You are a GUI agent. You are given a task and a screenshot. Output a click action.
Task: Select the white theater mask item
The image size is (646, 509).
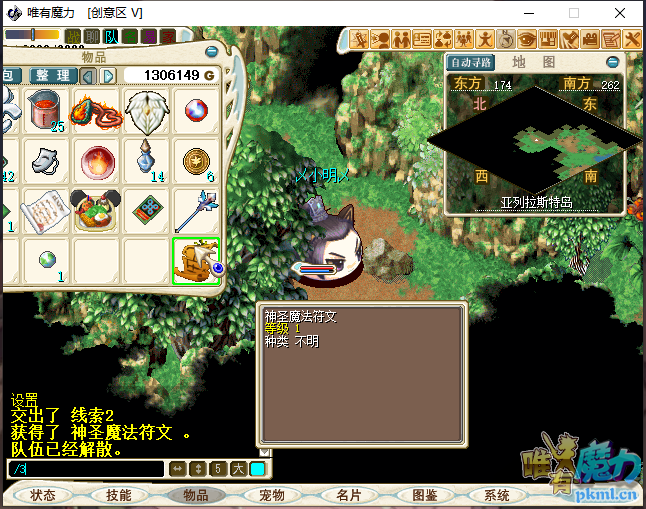(x=45, y=160)
